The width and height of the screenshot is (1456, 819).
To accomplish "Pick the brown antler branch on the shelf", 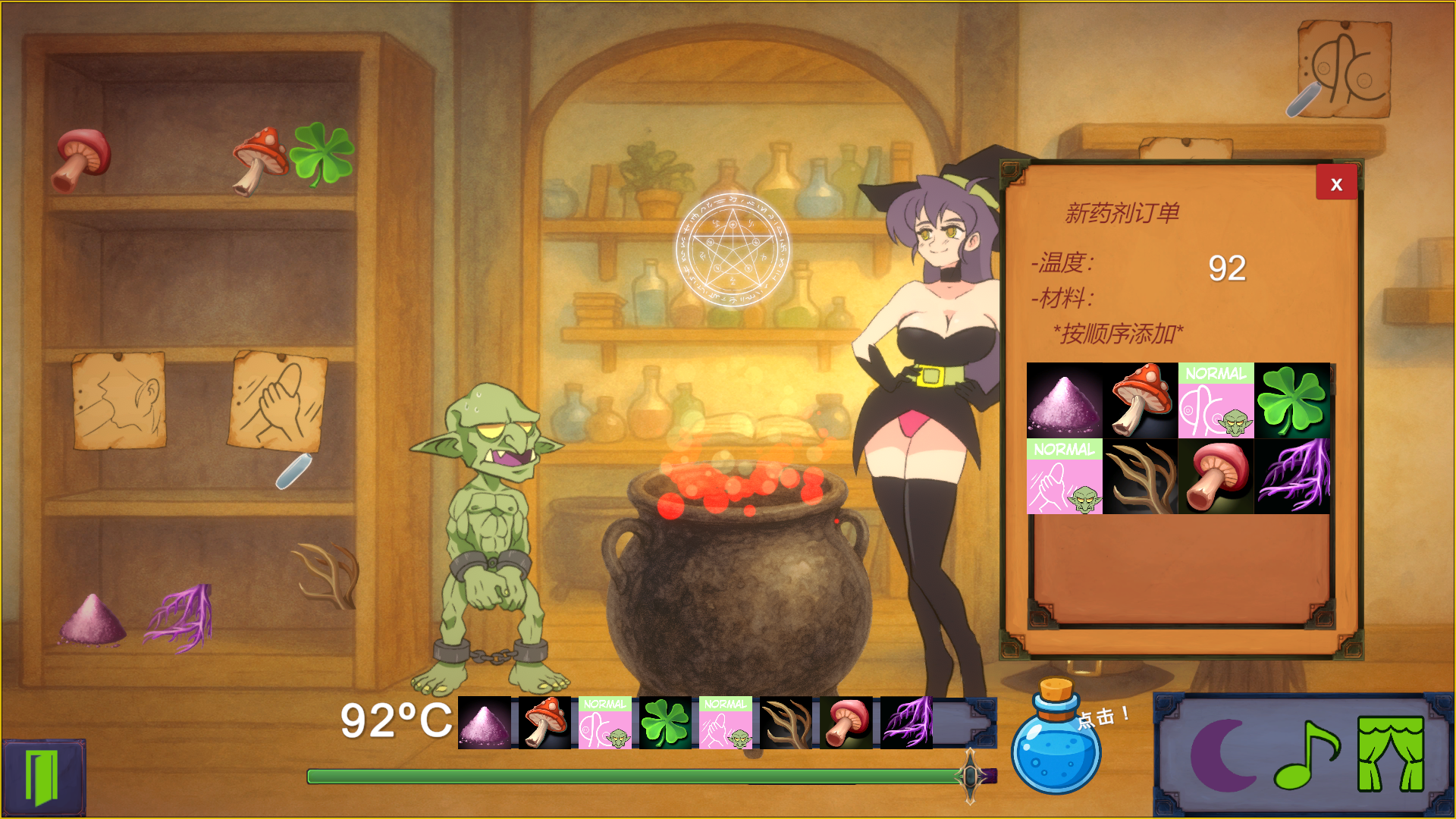I will pyautogui.click(x=327, y=574).
